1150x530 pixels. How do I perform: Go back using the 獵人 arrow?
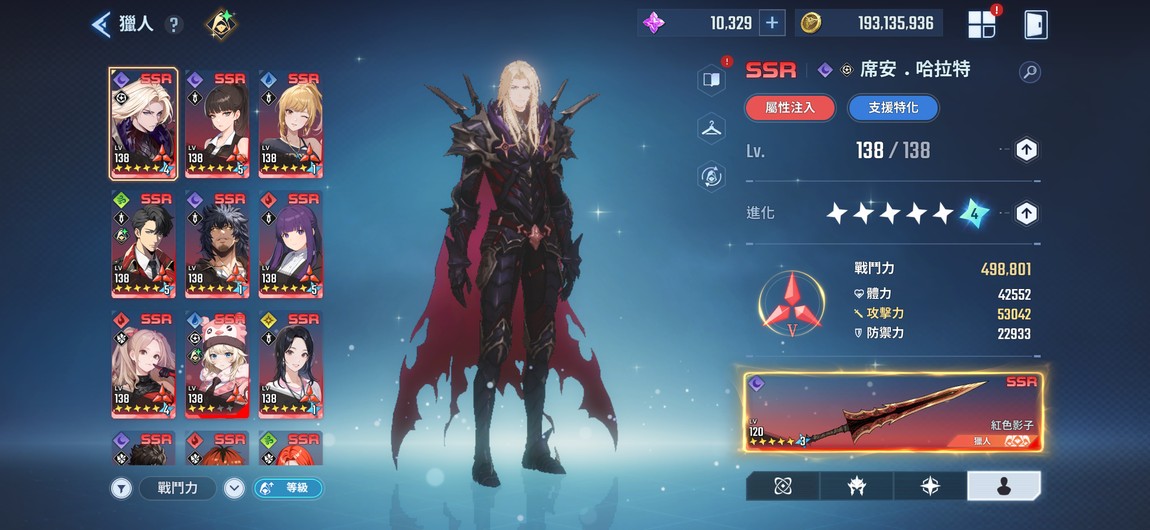pos(102,24)
